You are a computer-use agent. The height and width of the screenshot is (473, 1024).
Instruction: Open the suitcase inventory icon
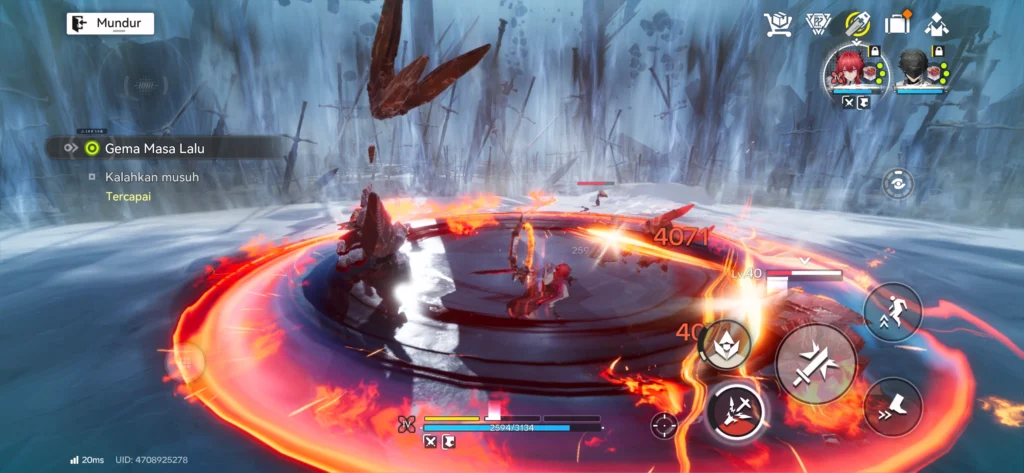[x=897, y=24]
